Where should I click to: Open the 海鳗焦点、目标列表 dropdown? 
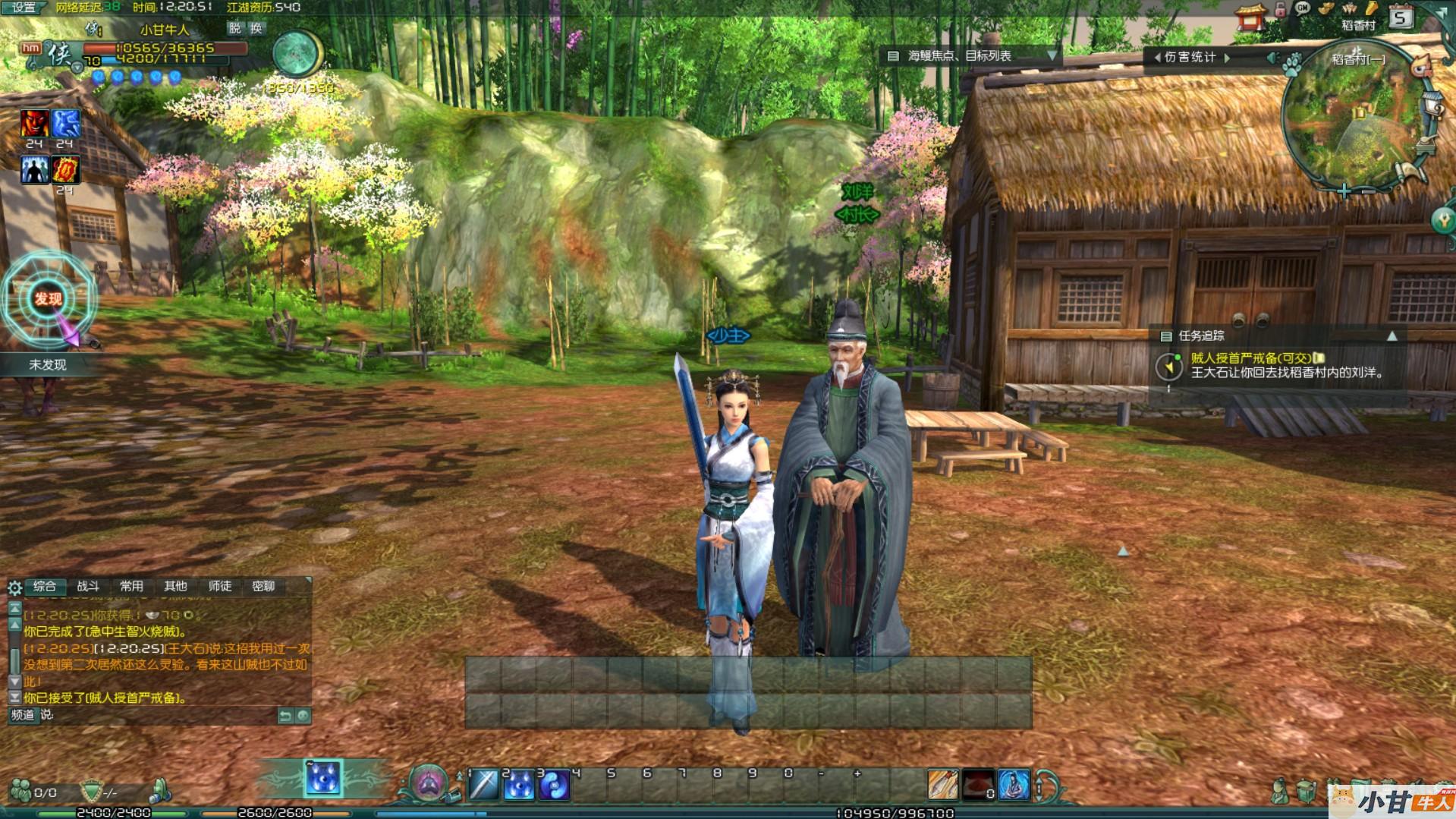click(x=1052, y=55)
